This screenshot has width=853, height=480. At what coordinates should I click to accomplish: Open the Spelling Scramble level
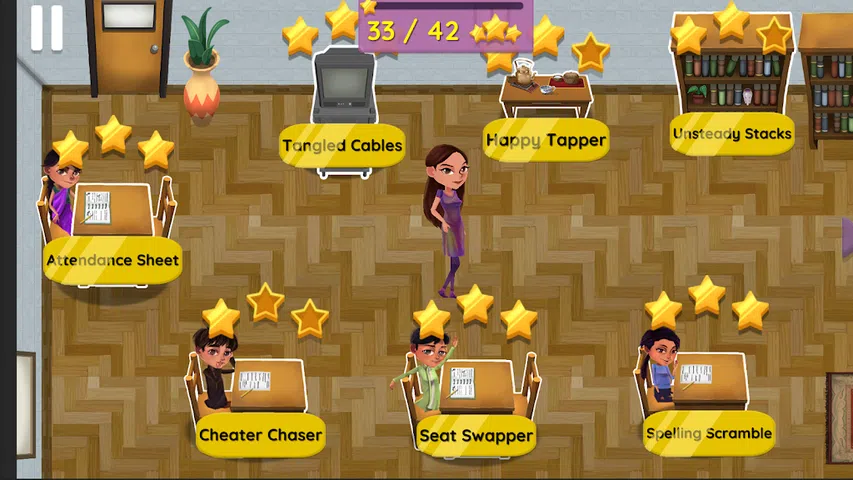709,433
